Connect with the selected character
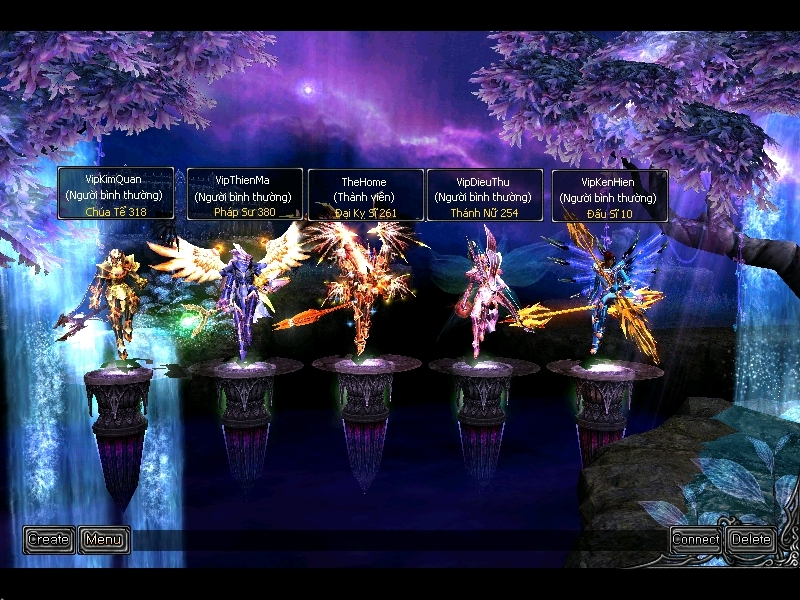This screenshot has width=800, height=600. (696, 540)
